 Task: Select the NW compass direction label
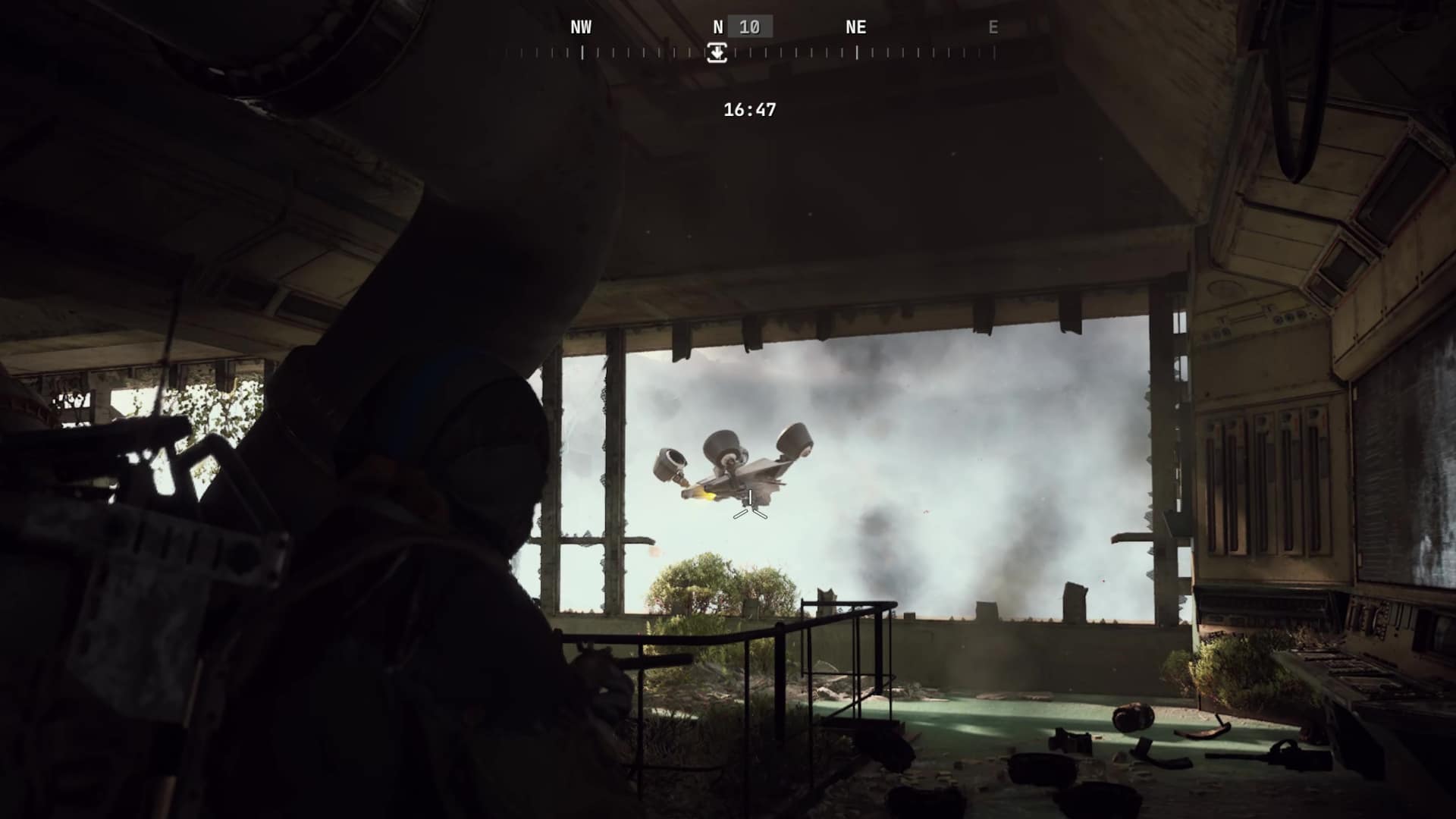[581, 28]
